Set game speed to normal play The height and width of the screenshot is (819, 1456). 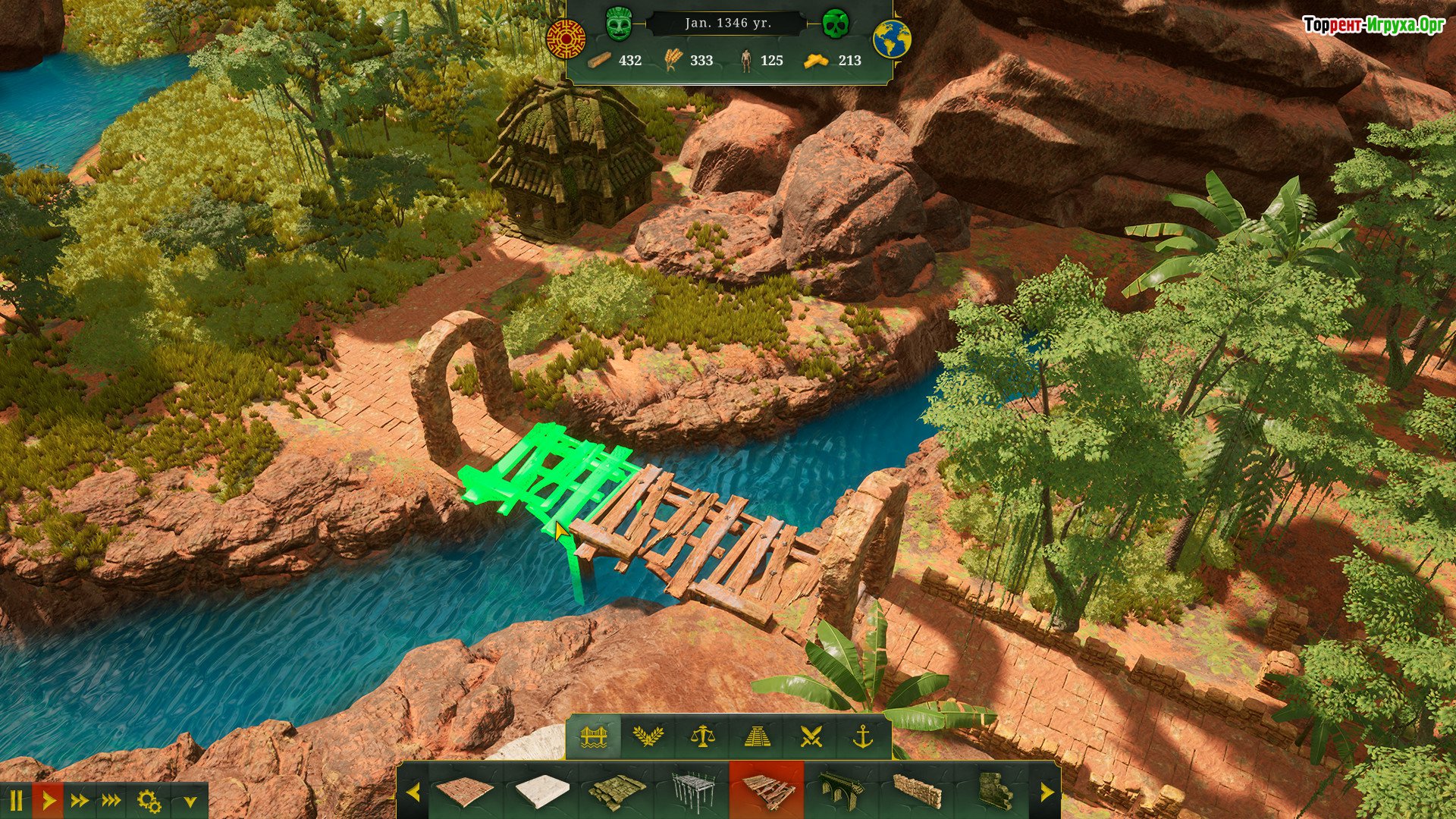tap(48, 801)
